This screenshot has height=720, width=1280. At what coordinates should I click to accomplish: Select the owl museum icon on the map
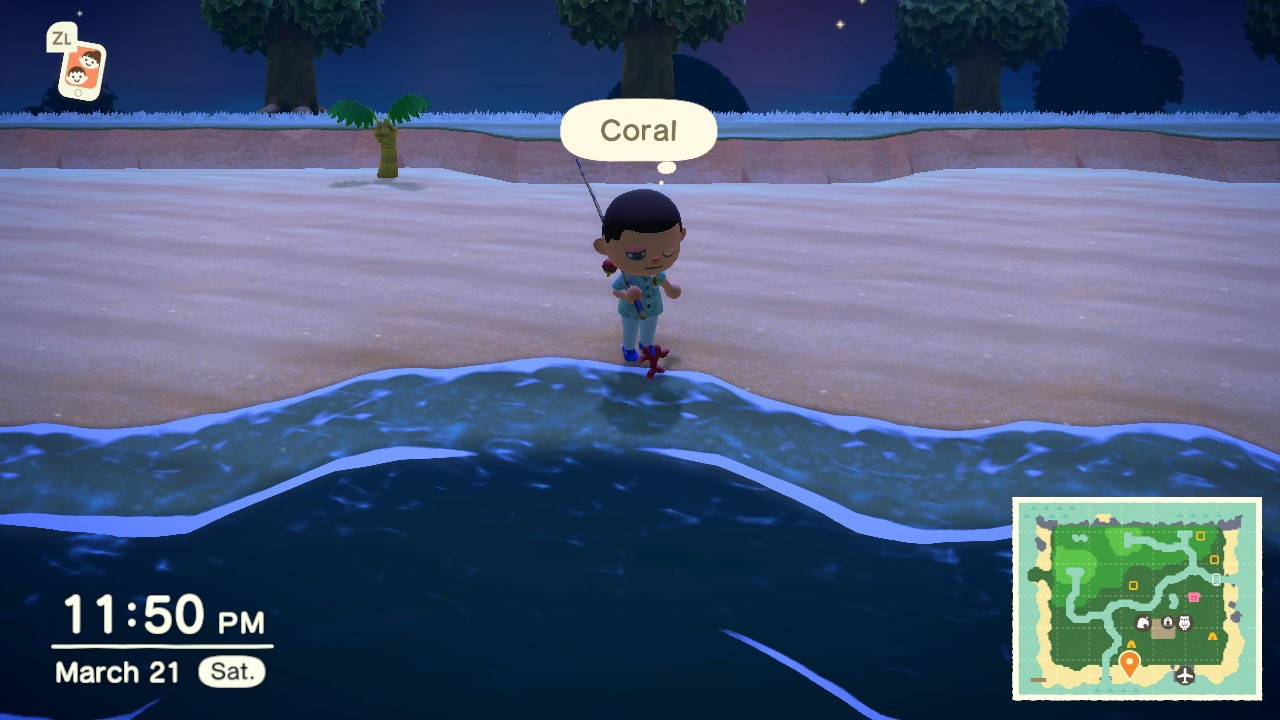(1184, 623)
